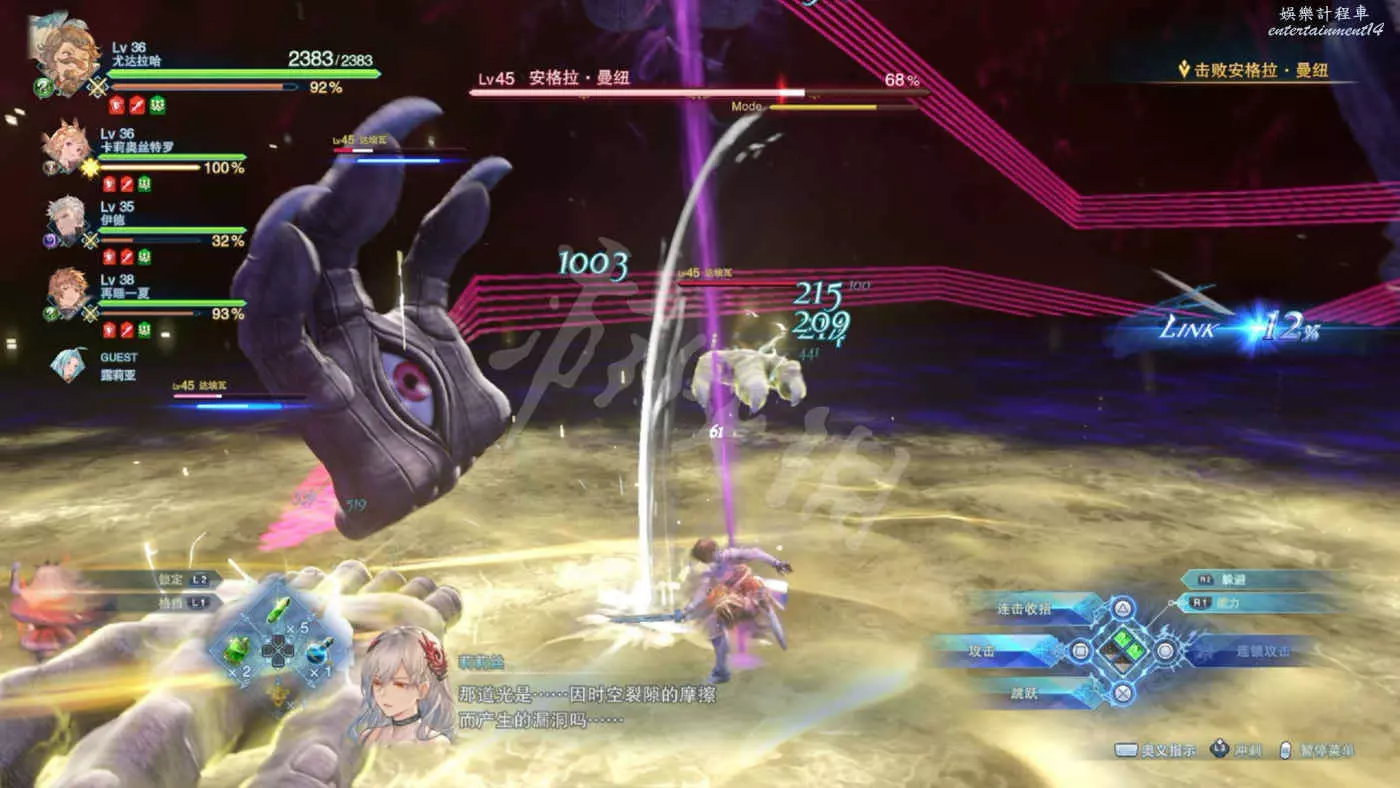The width and height of the screenshot is (1400, 788).
Task: Click the green skill diamond in the action wheel
Action: [x=1123, y=649]
